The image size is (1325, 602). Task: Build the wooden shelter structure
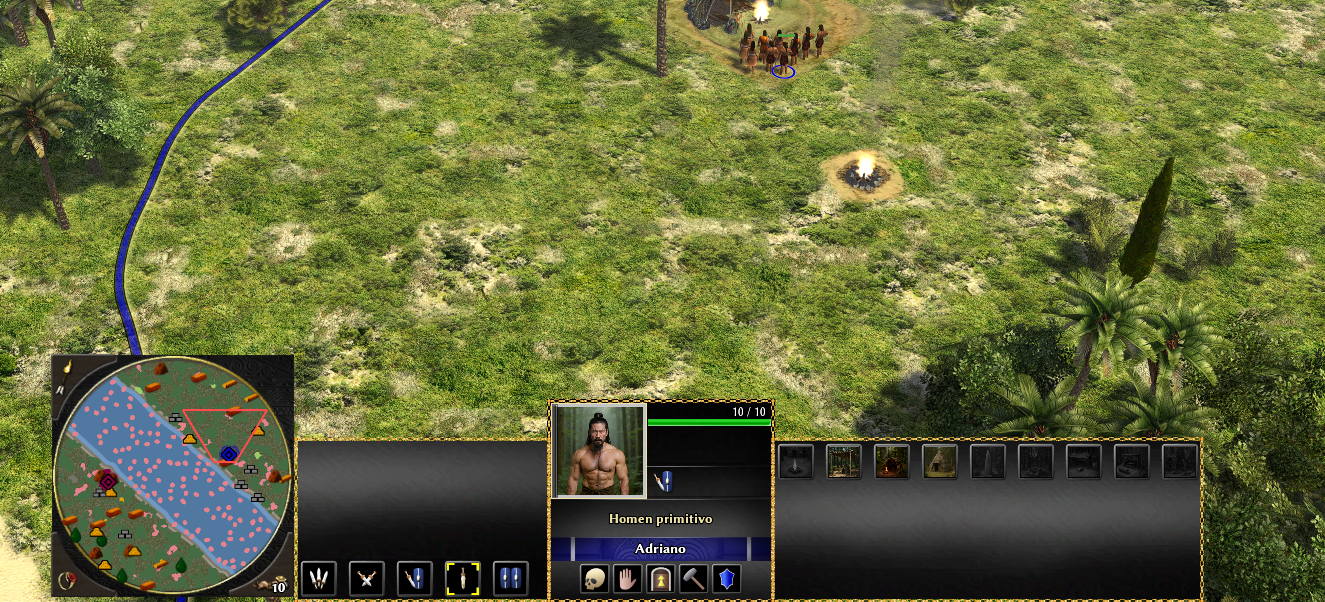pyautogui.click(x=844, y=461)
